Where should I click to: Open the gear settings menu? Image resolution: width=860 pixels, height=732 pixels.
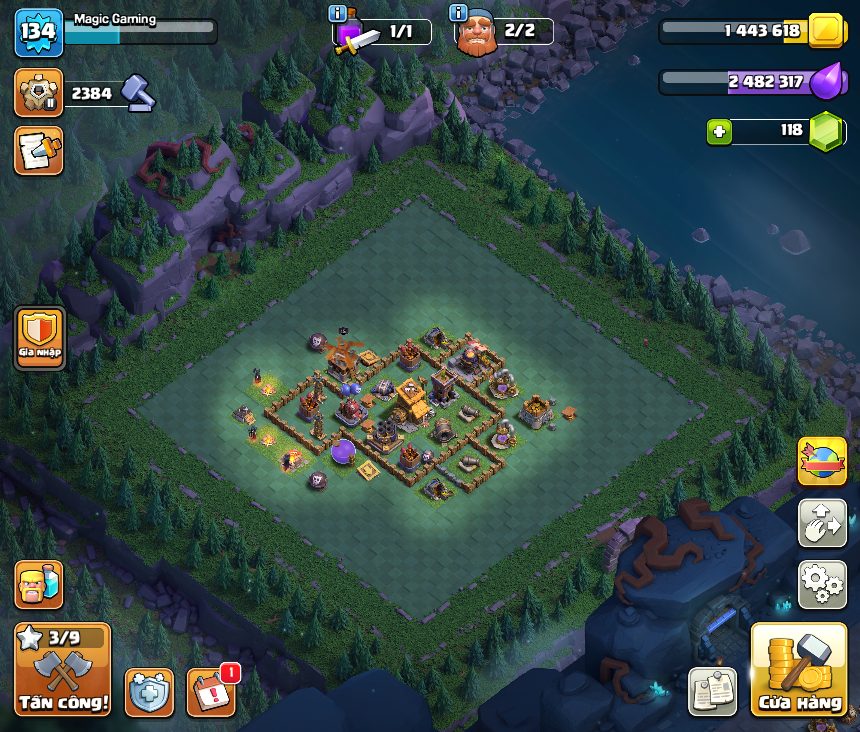[822, 584]
